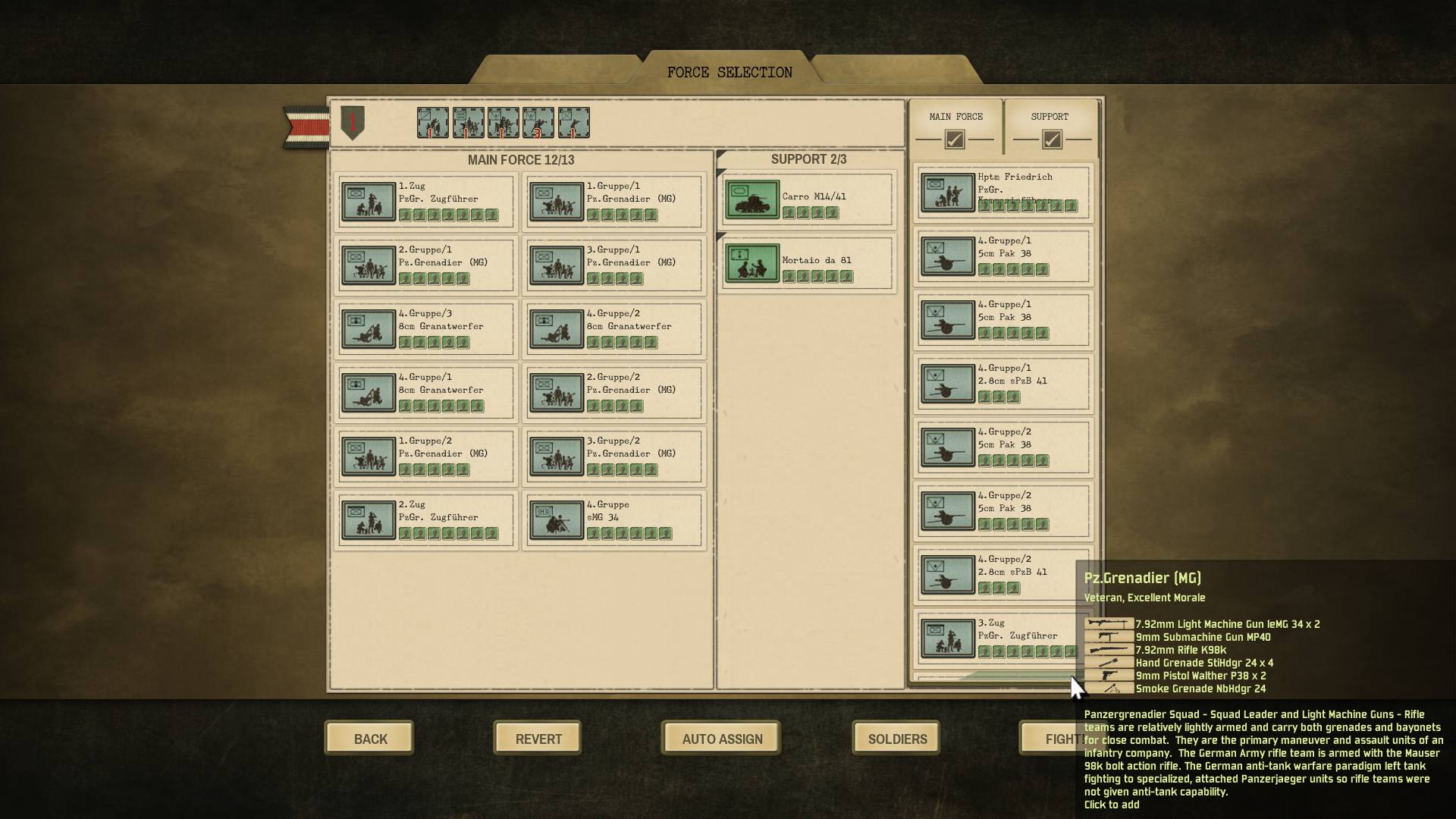Add the 3.Zug PzGr. Zugführer unit
The height and width of the screenshot is (819, 1456).
(x=1003, y=638)
